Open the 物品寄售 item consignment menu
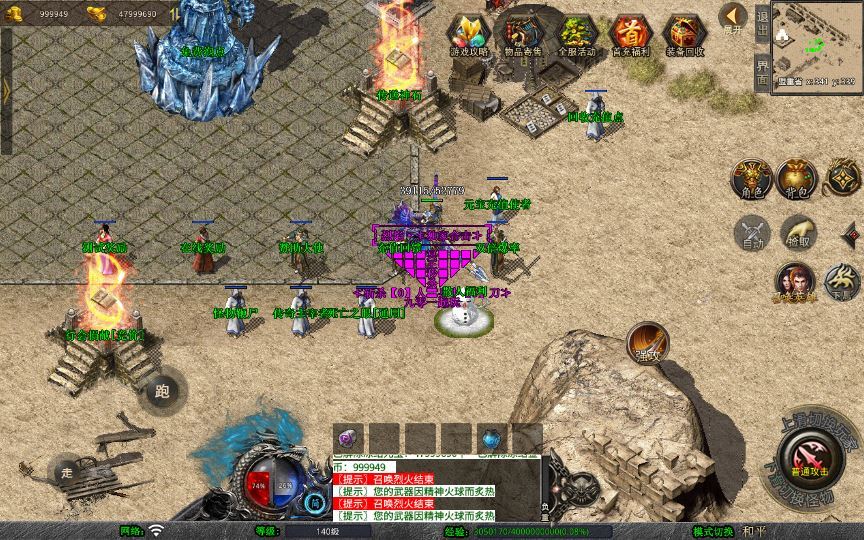This screenshot has height=540, width=864. (523, 35)
